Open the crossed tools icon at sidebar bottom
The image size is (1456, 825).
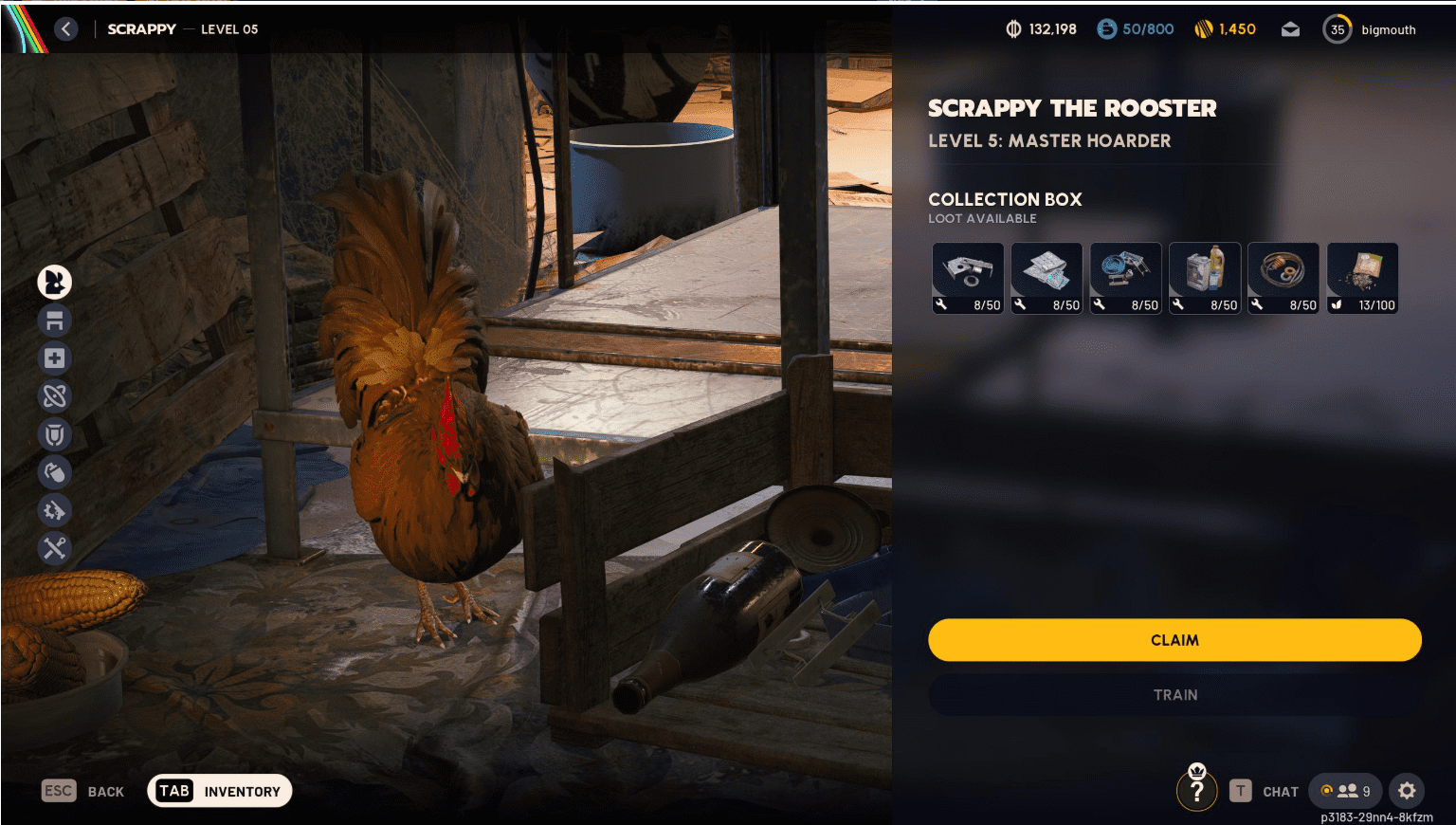point(55,548)
